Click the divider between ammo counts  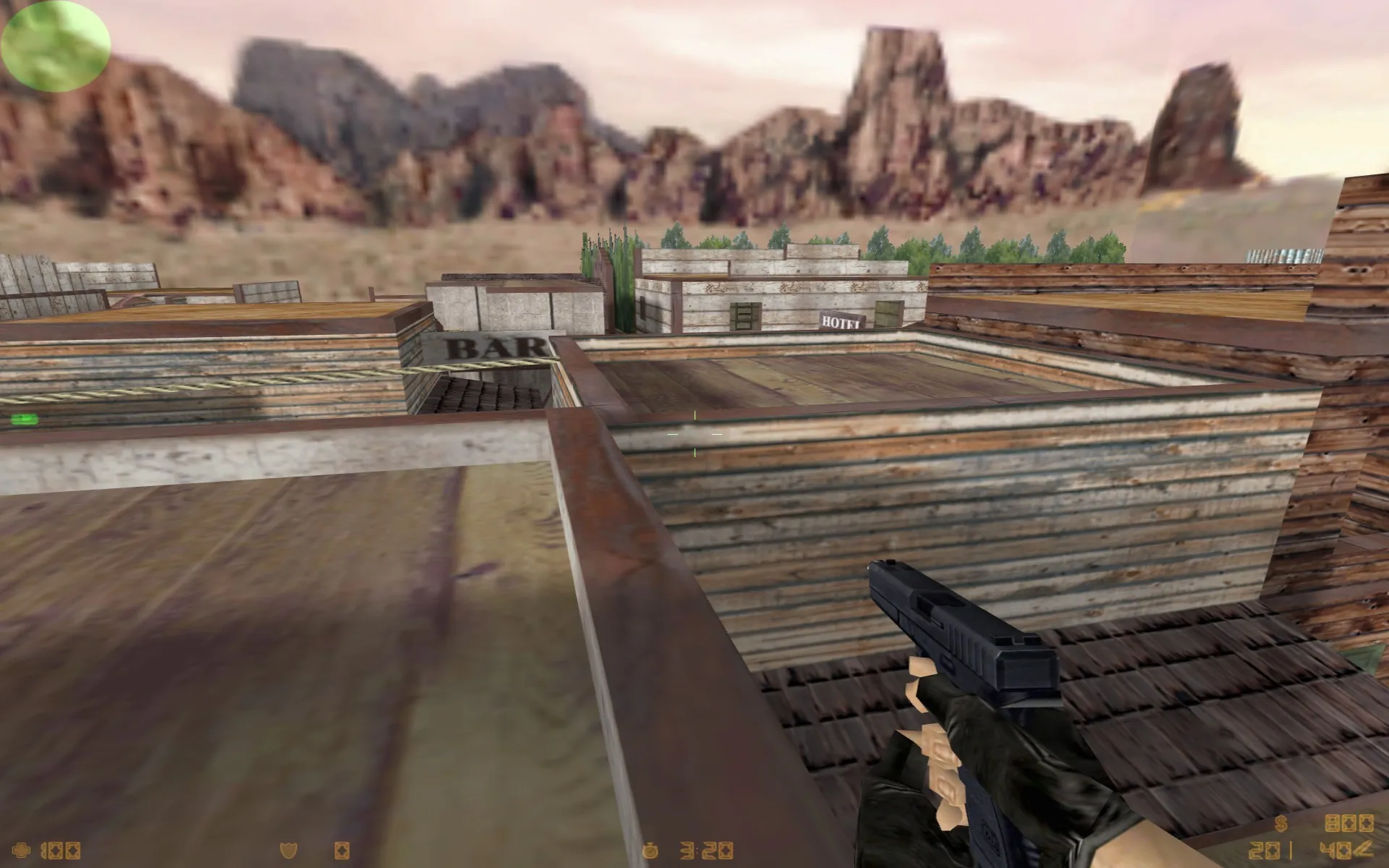click(x=1291, y=850)
